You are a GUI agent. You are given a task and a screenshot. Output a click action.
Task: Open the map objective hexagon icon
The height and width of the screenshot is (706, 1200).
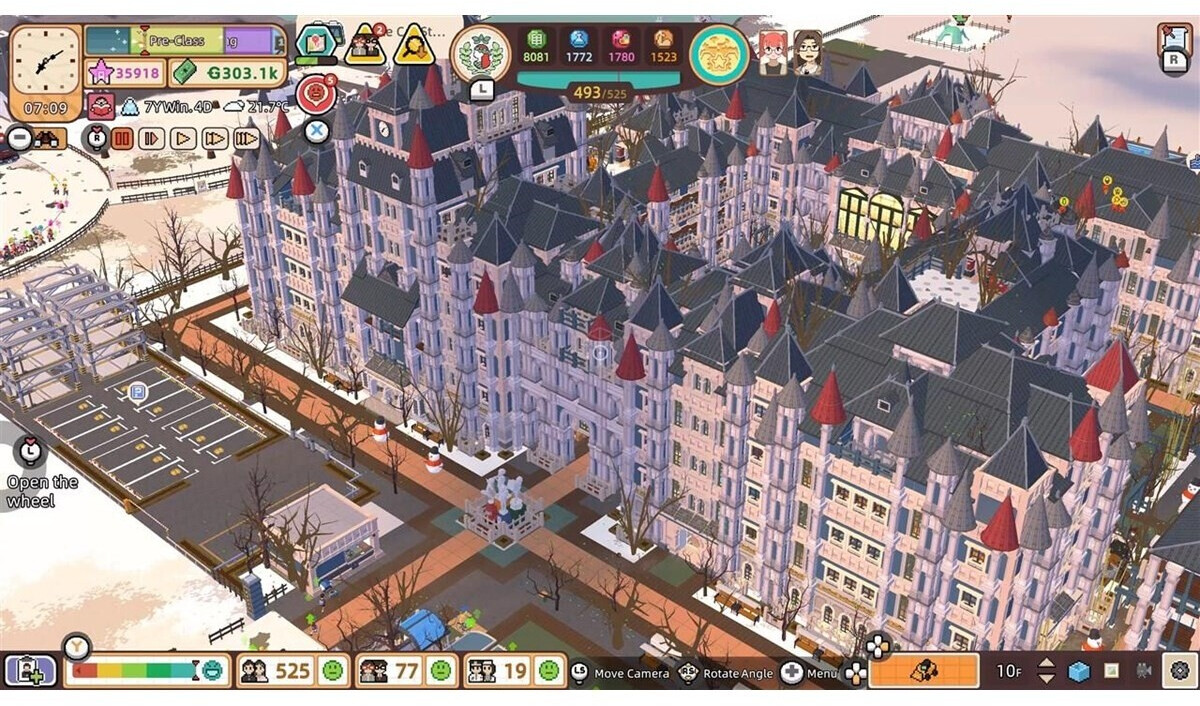click(316, 43)
